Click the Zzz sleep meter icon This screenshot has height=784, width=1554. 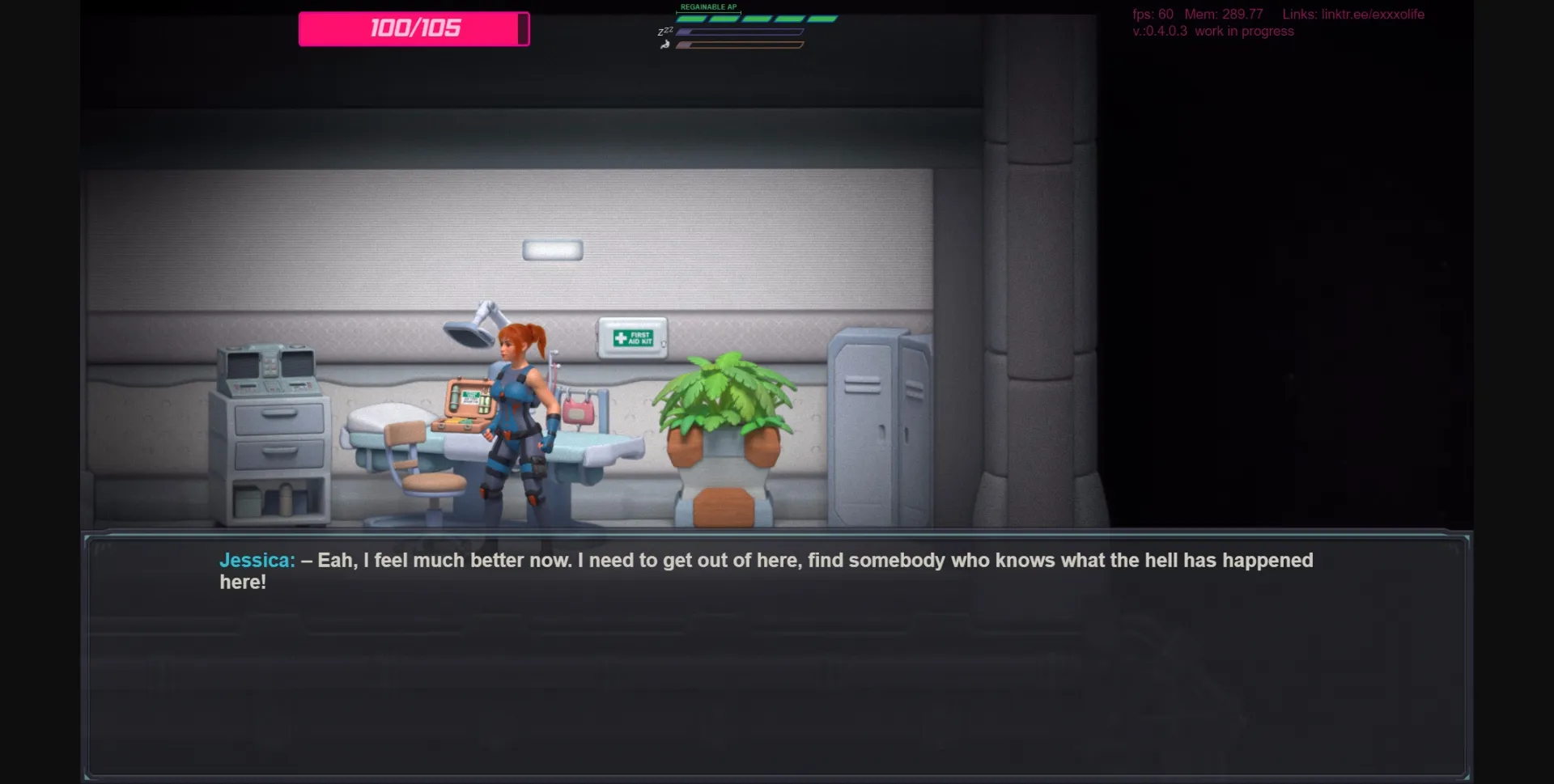point(667,31)
